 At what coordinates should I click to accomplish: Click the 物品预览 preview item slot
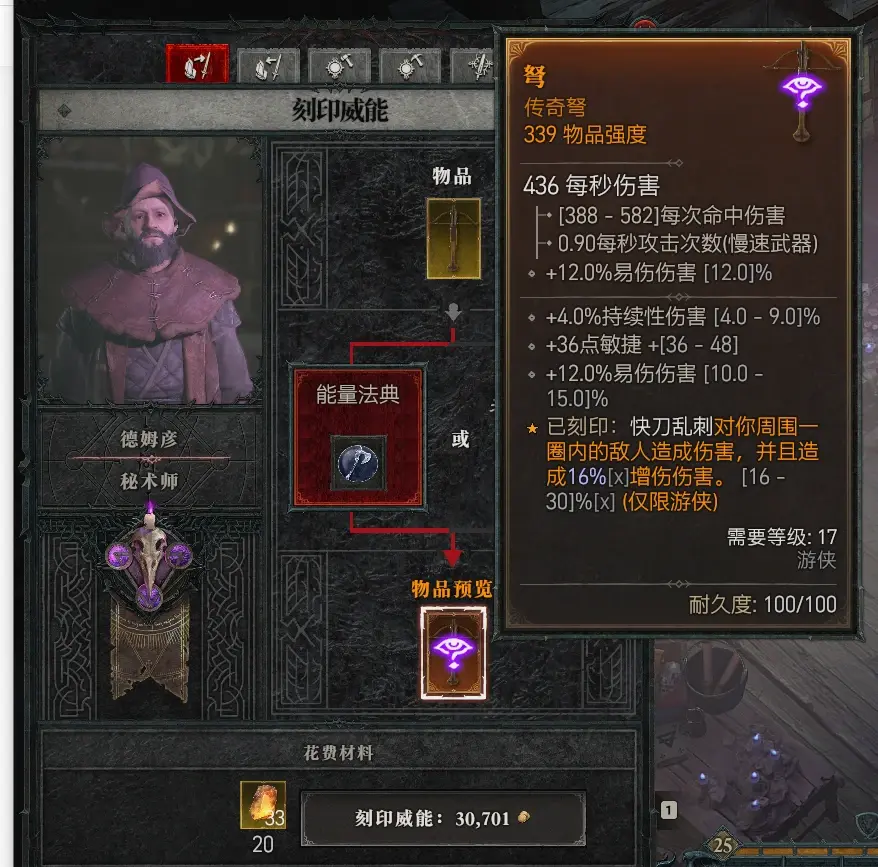click(453, 652)
